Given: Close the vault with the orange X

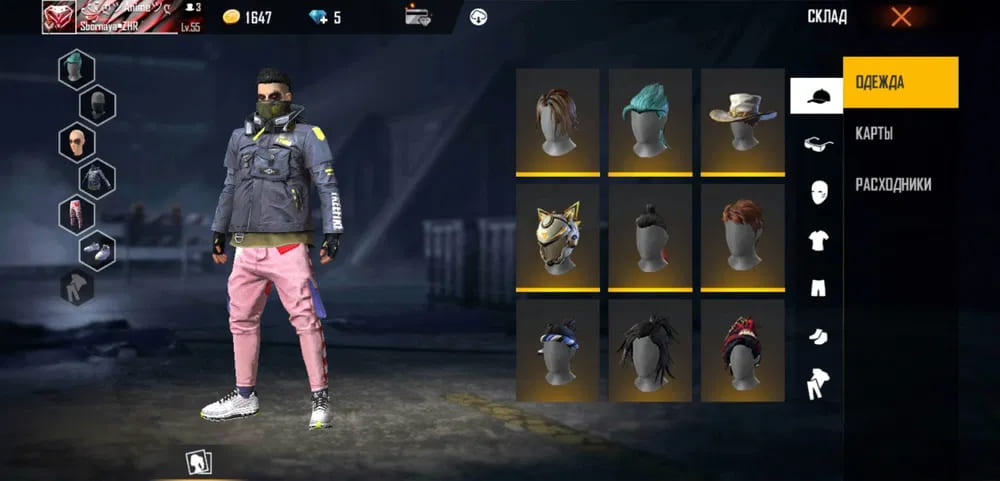Looking at the screenshot, I should [x=901, y=16].
